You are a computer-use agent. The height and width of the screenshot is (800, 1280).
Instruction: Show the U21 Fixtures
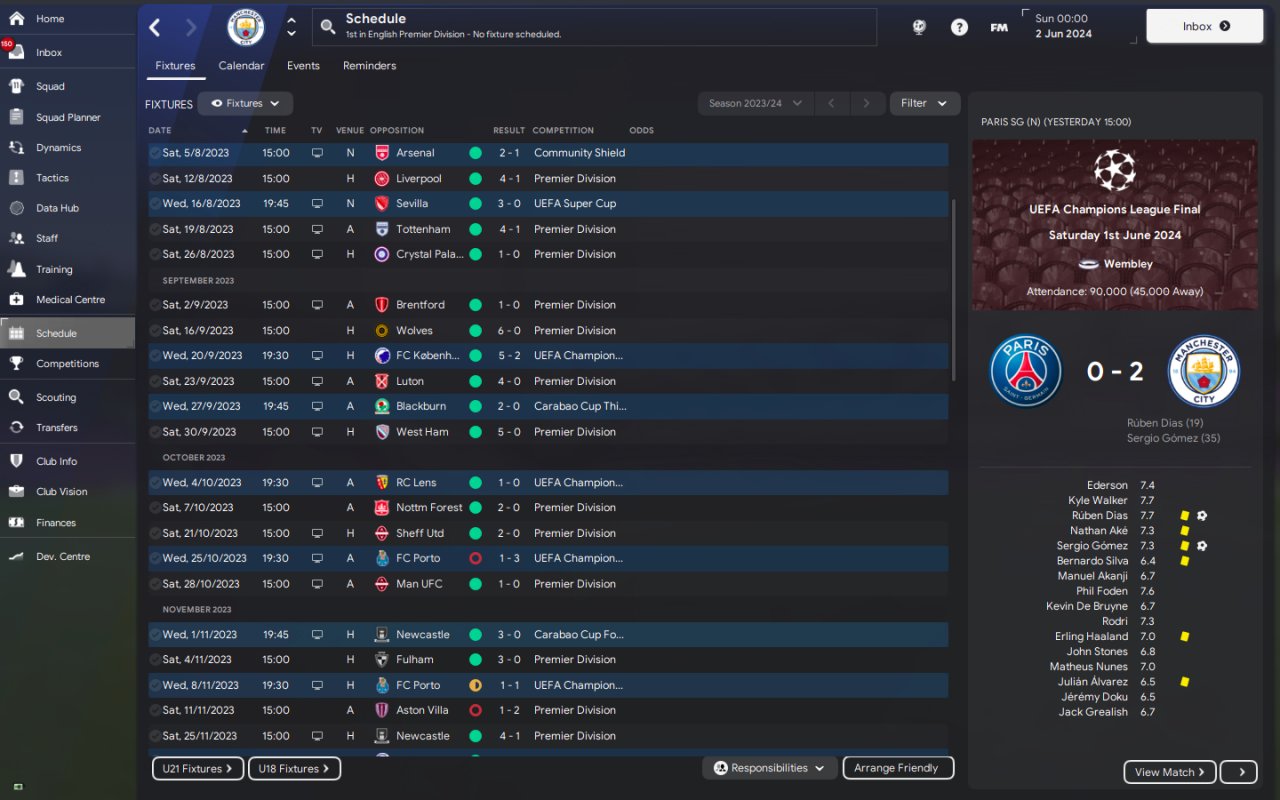[x=197, y=769]
